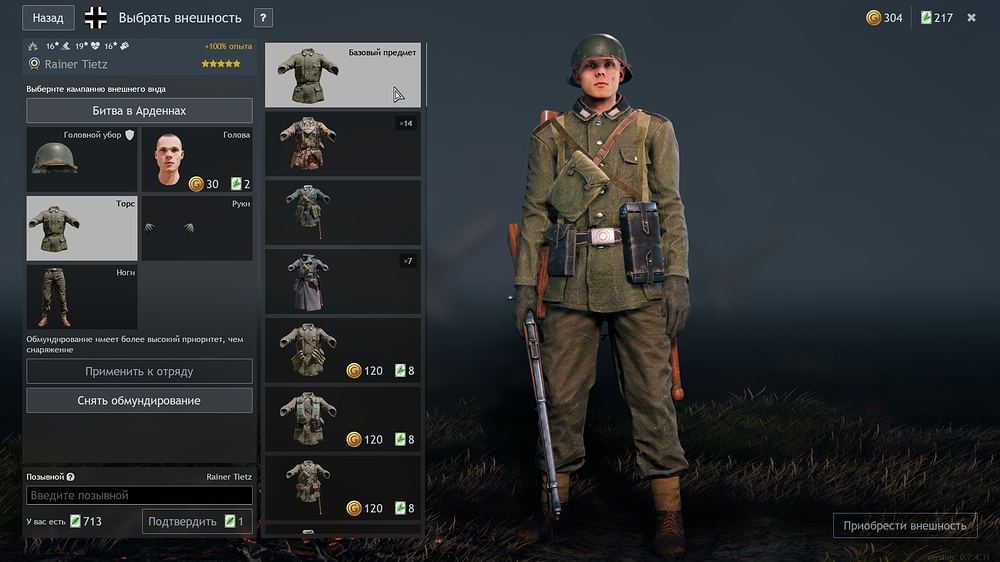Open the Ноги trousers slot
Viewport: 1000px width, 562px height.
81,297
